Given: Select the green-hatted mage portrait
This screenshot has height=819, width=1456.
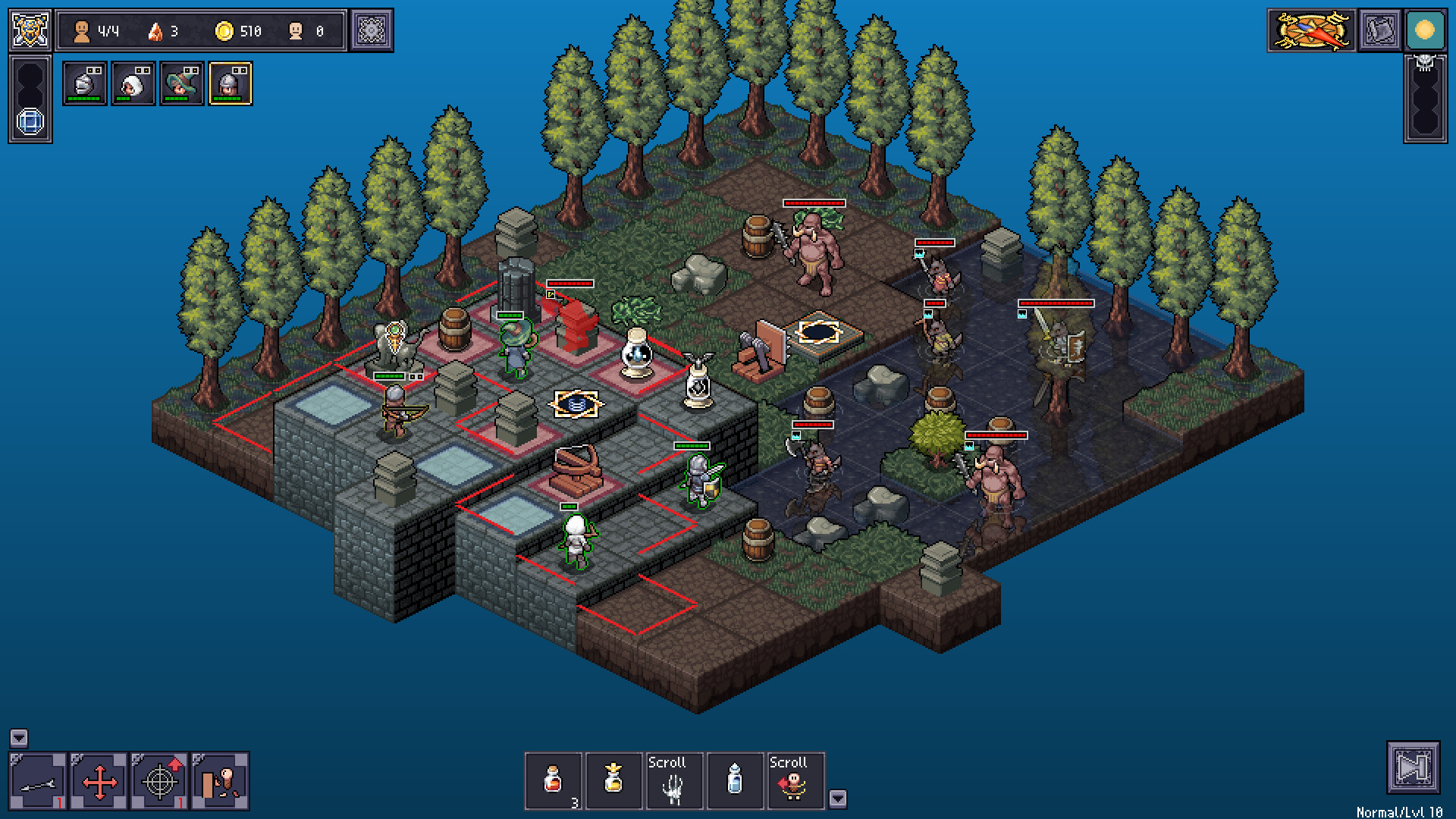Looking at the screenshot, I should click(x=182, y=83).
